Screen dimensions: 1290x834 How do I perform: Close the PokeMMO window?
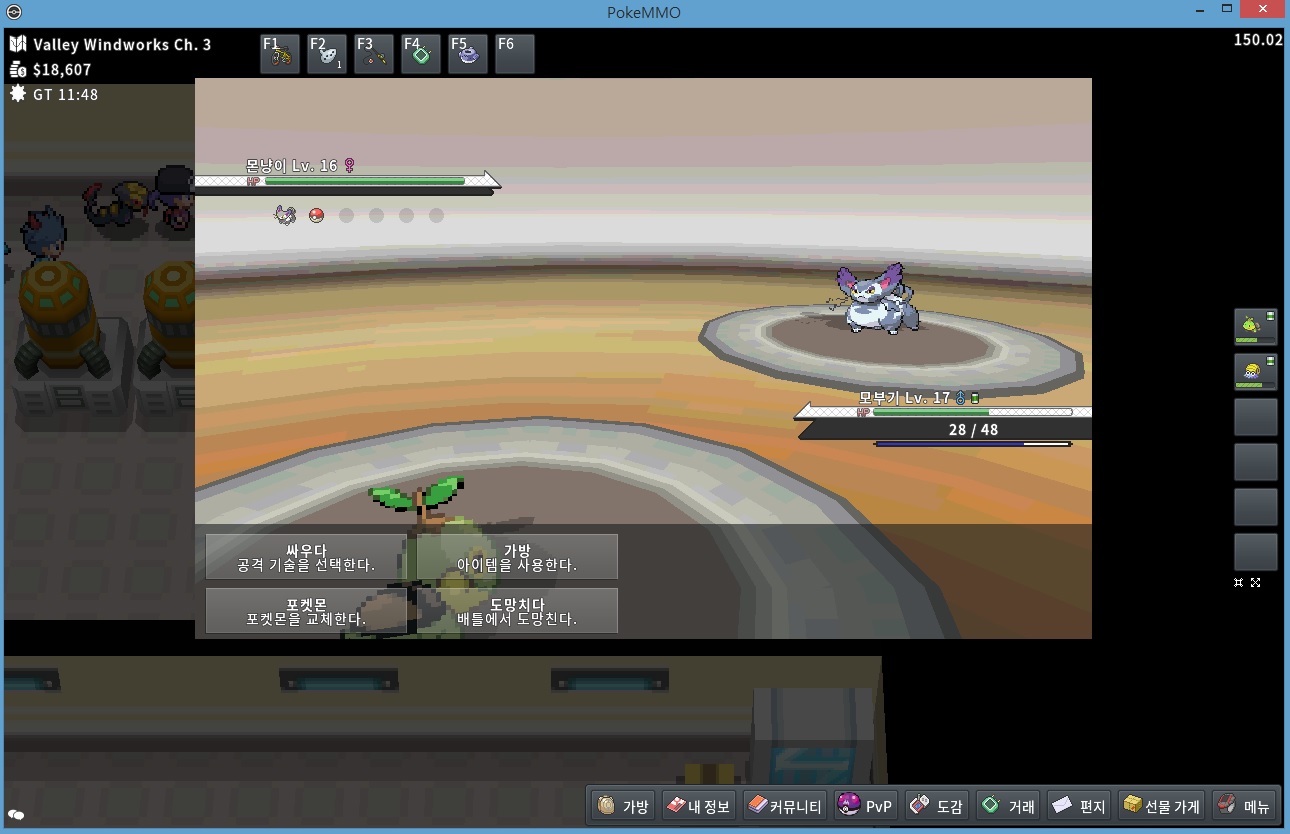[x=1262, y=9]
